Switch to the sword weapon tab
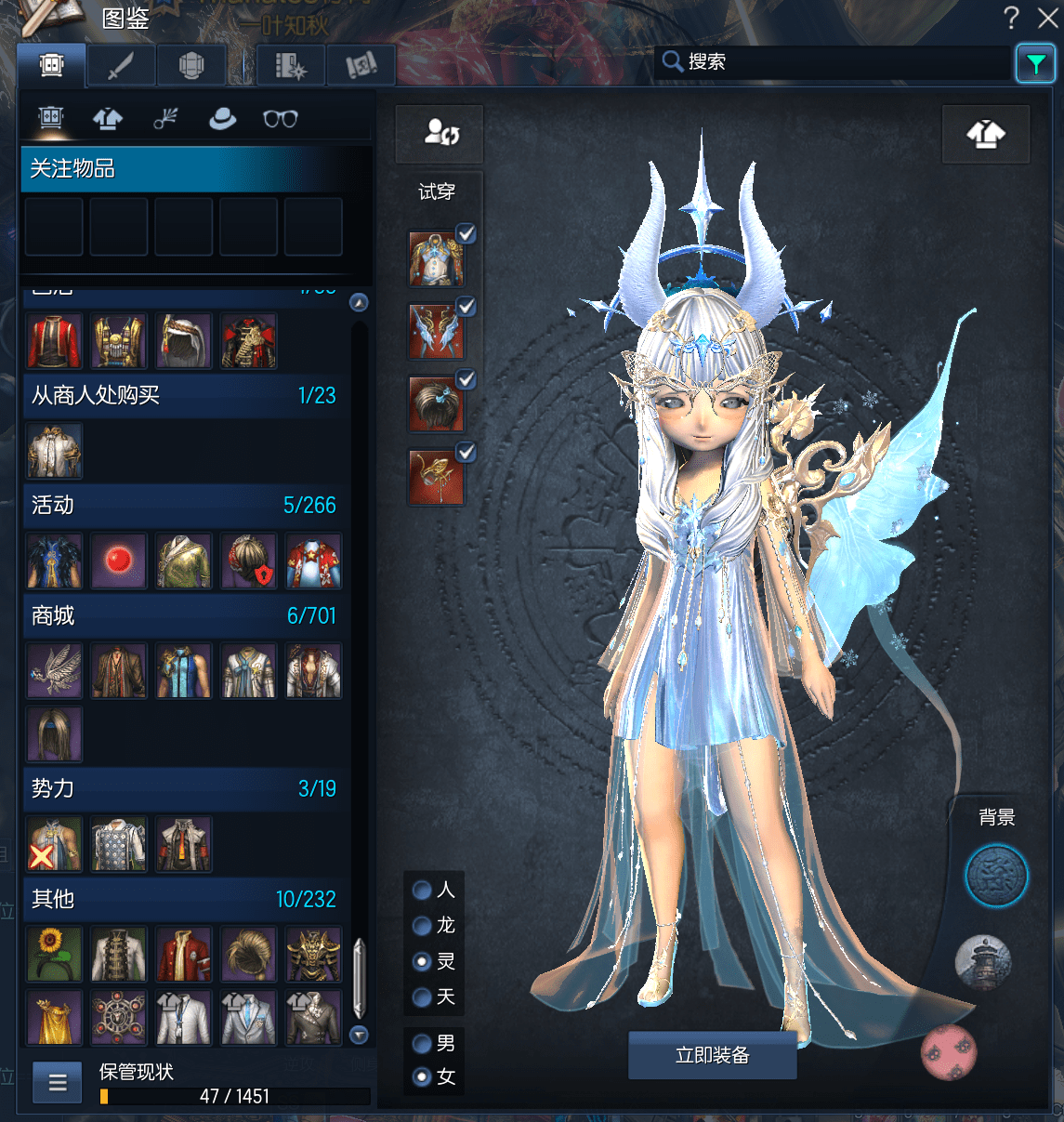 (x=121, y=66)
